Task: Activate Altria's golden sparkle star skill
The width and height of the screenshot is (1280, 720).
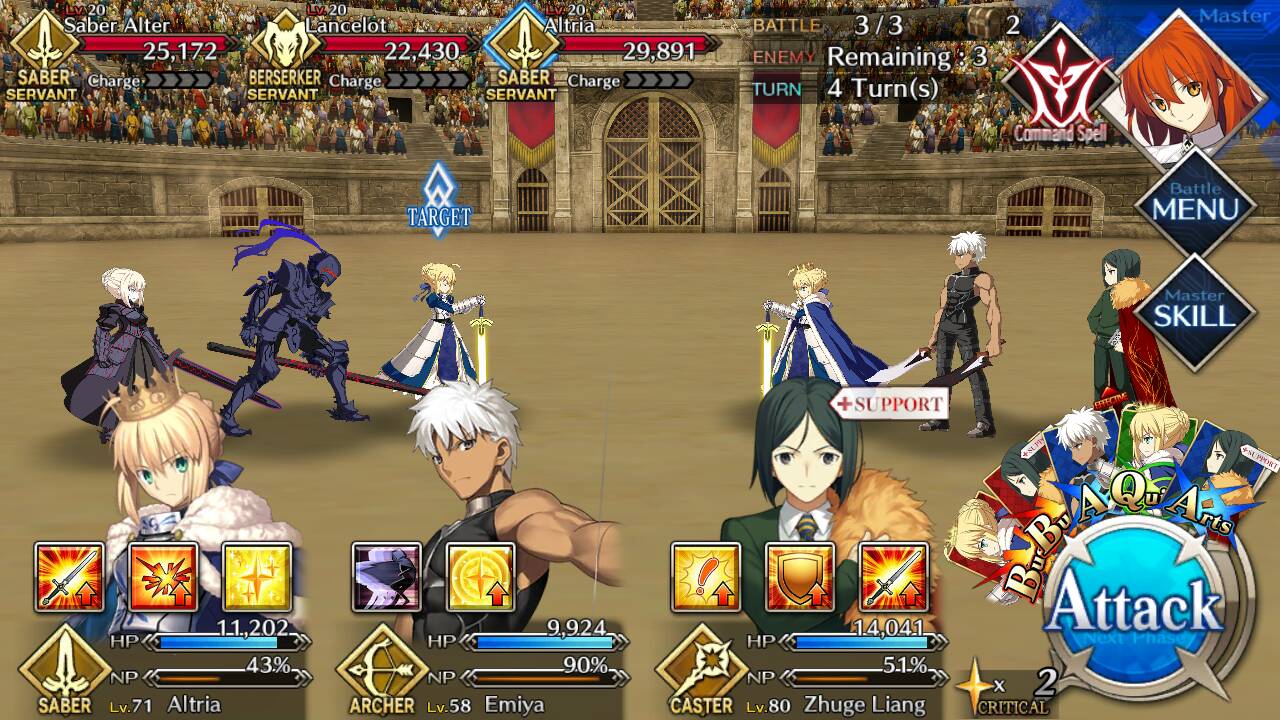Action: tap(257, 577)
